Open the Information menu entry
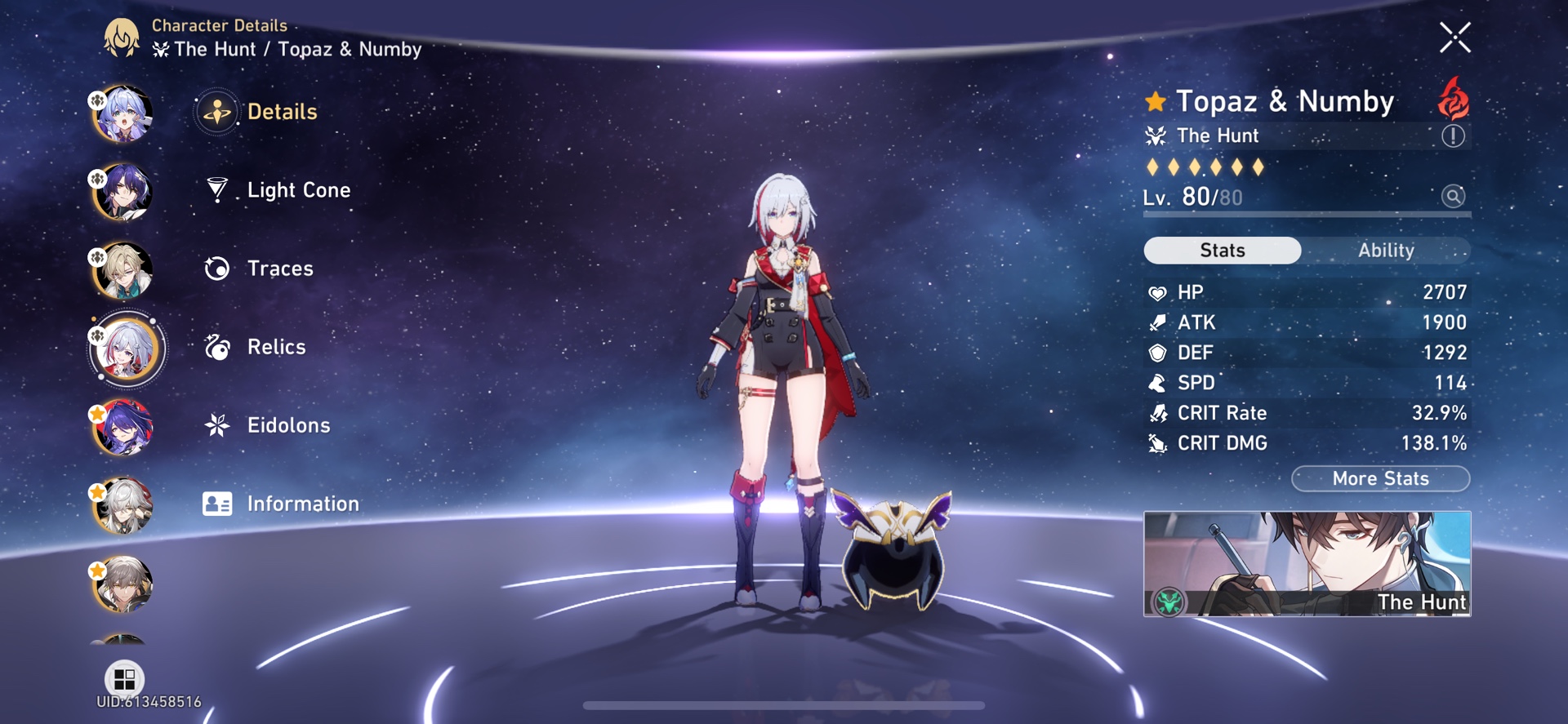 pos(303,504)
